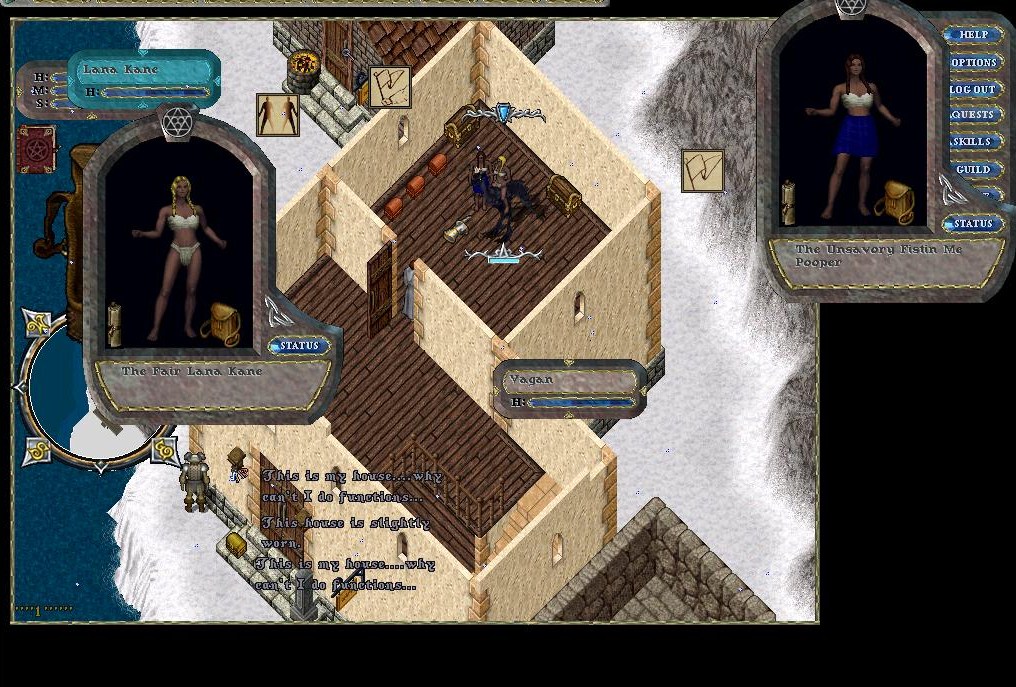Click STATUS on Lana Kane's paperdoll

click(x=299, y=346)
